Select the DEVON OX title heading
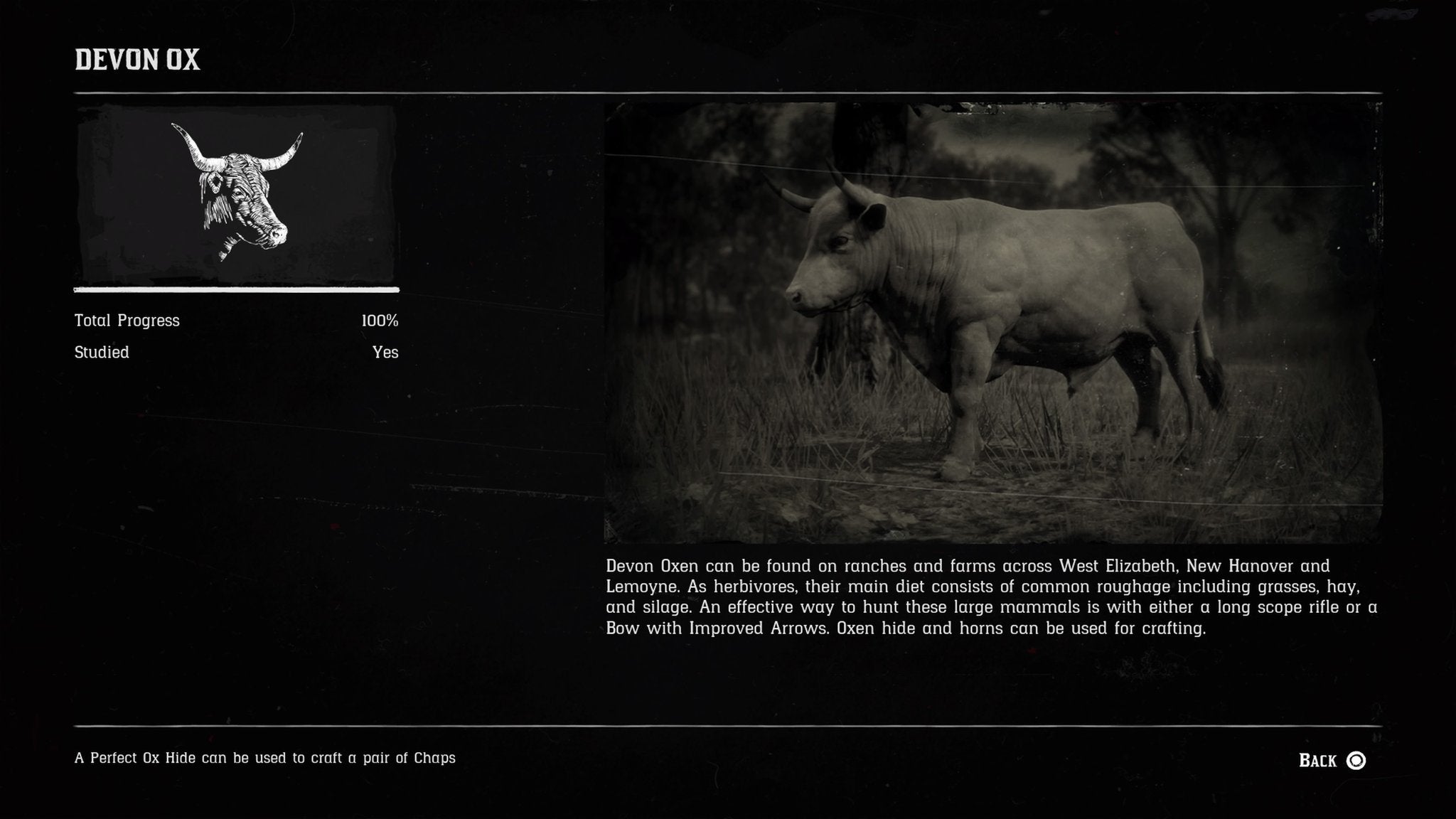 point(137,63)
